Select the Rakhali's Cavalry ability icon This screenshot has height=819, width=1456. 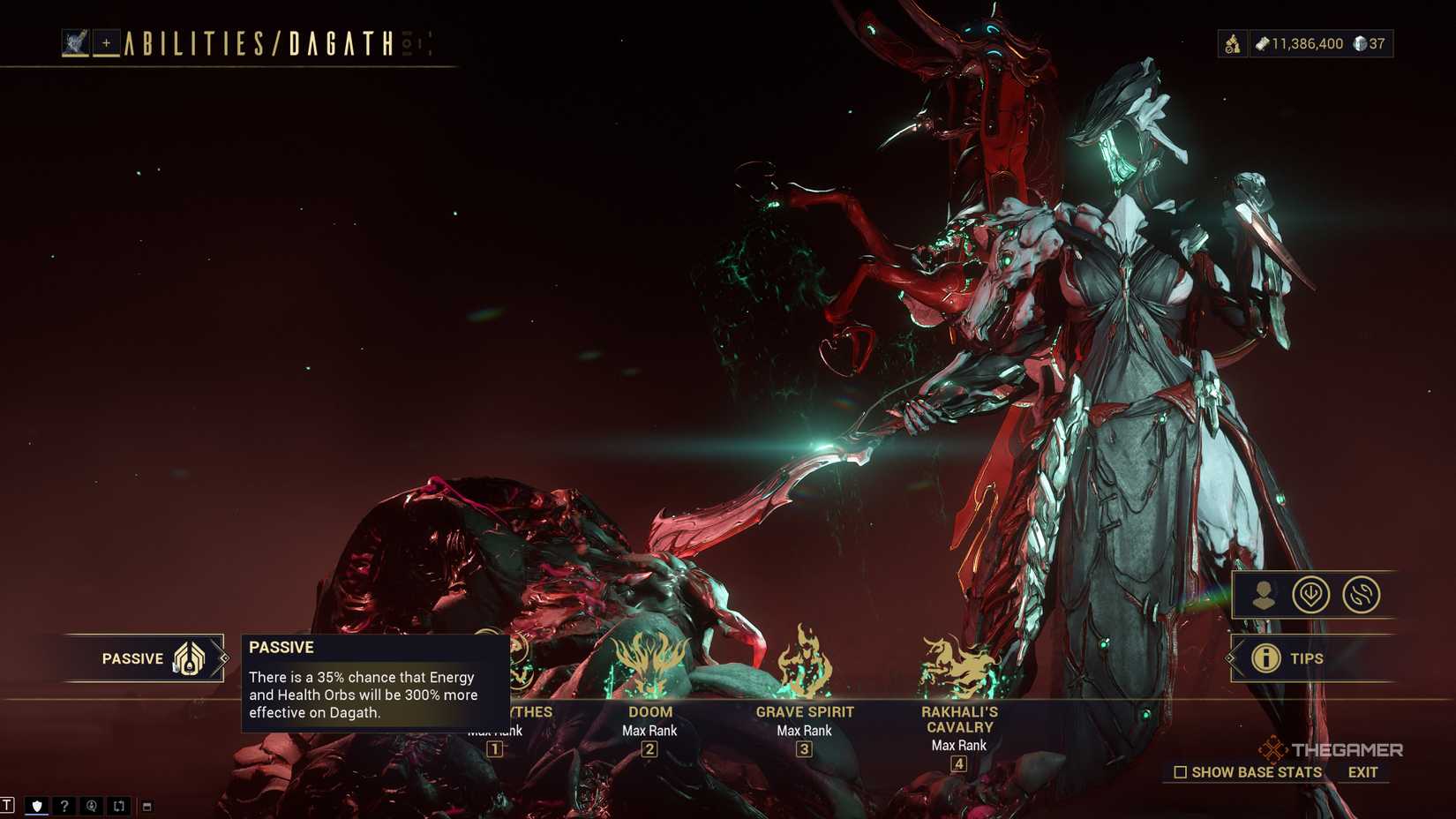[958, 662]
